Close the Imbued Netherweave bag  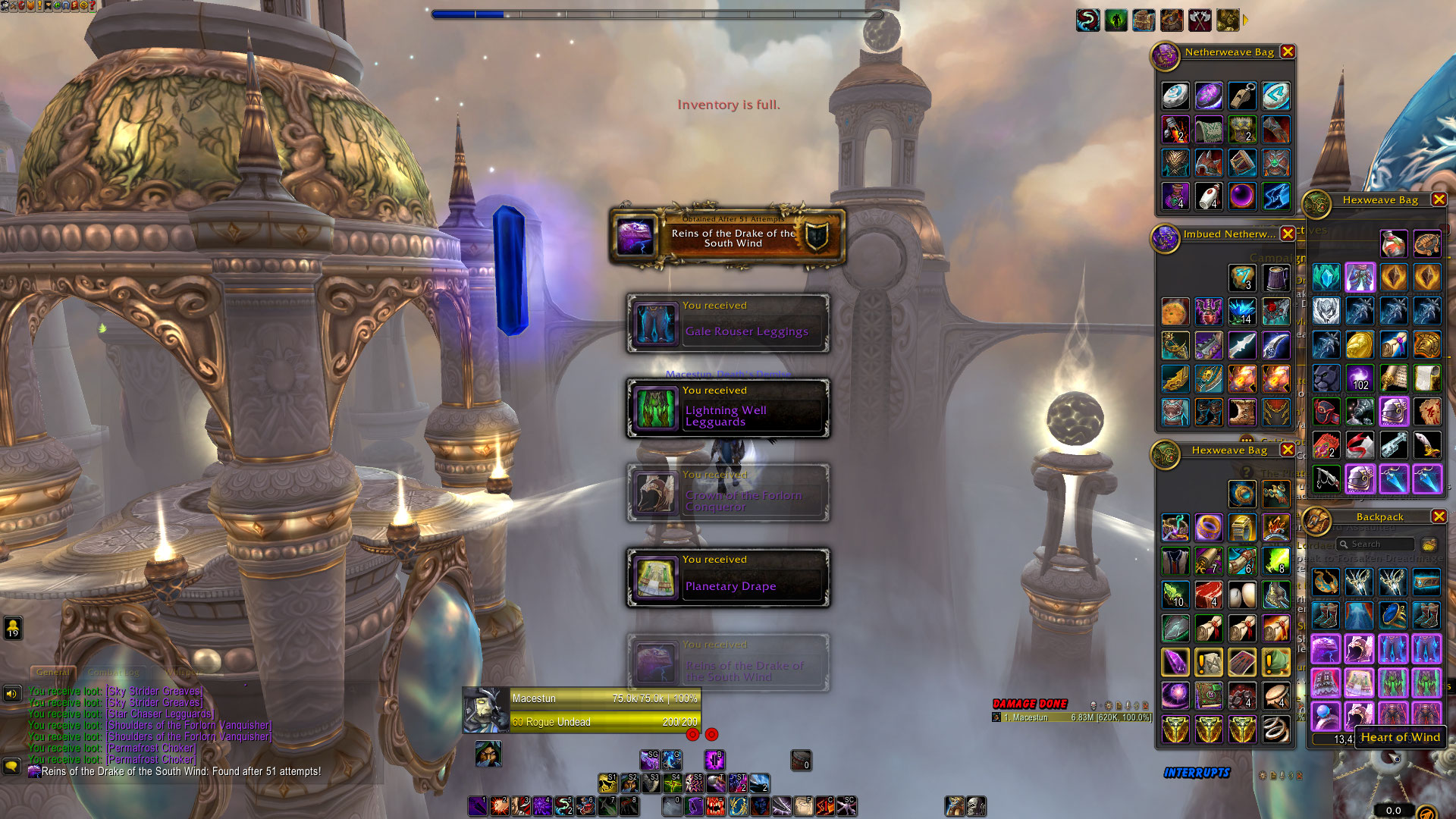(x=1288, y=234)
